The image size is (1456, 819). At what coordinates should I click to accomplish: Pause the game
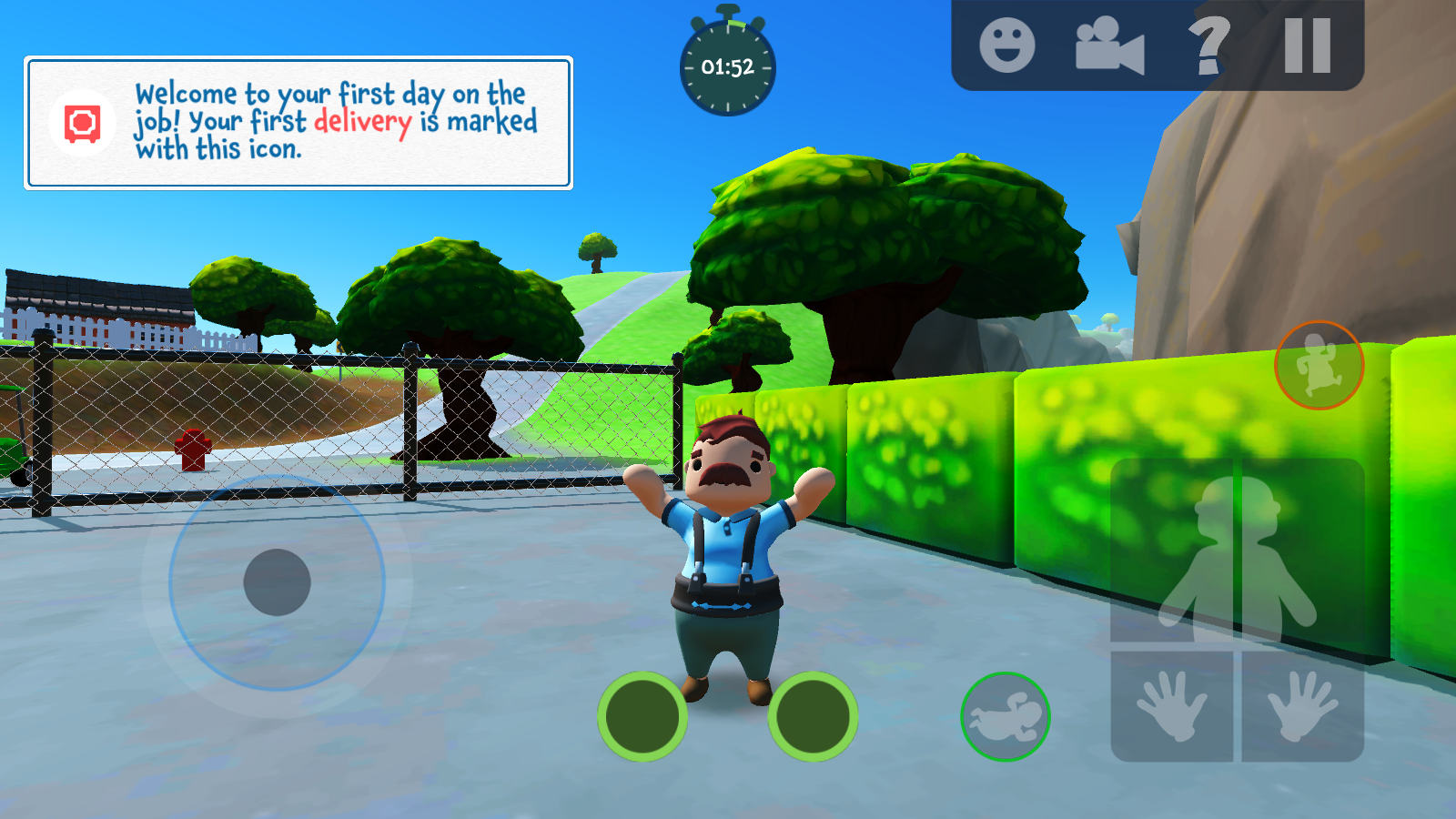pos(1308,45)
